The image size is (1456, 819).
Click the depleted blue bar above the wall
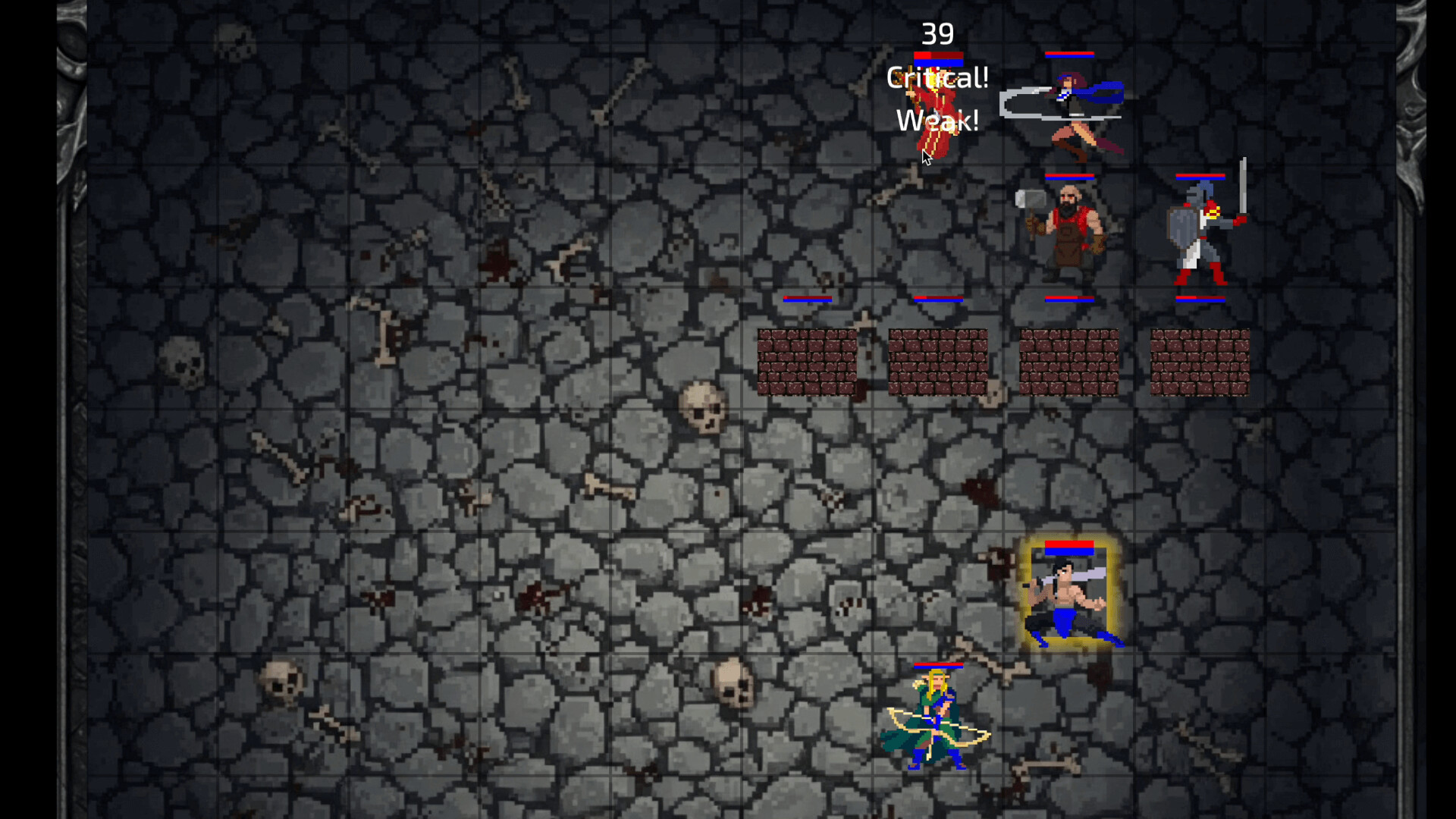click(808, 300)
